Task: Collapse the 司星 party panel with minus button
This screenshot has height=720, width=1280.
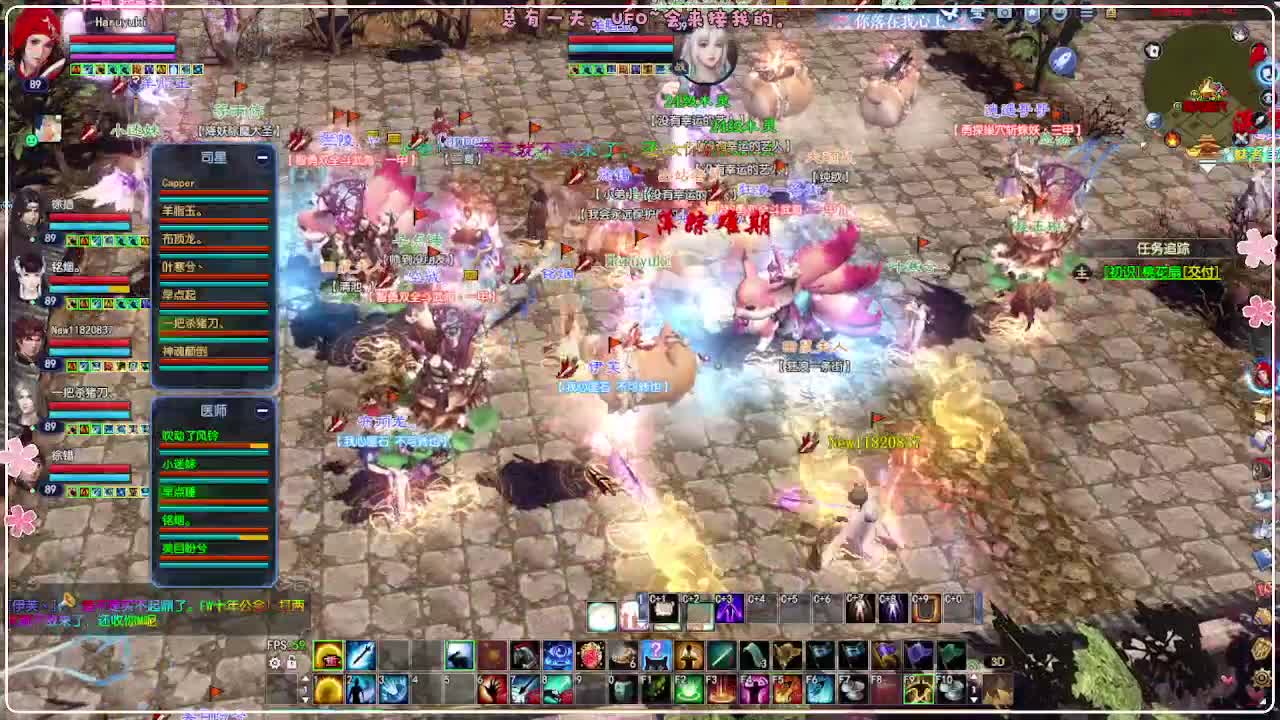Action: 262,157
